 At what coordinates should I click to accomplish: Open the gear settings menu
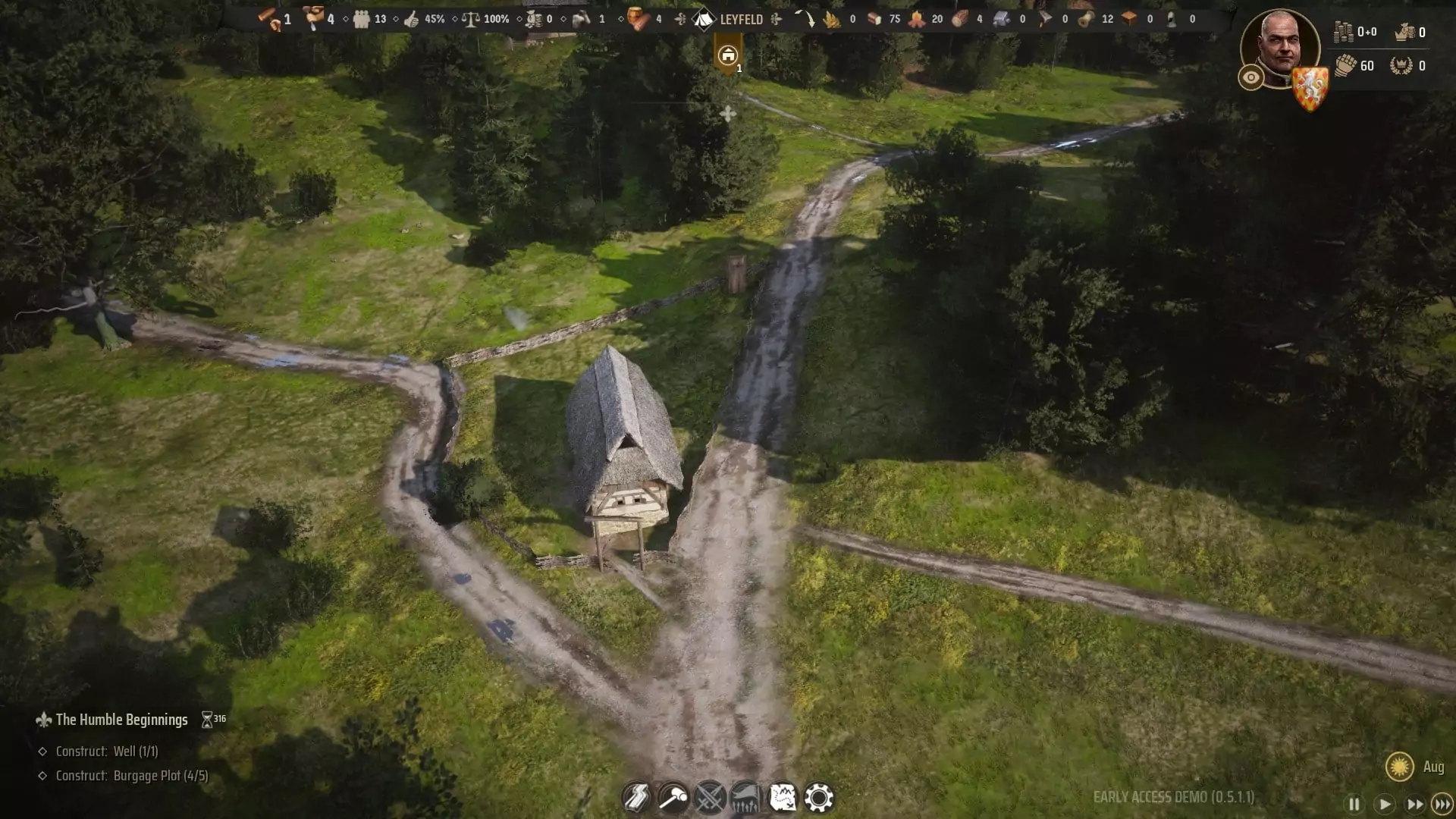coord(819,798)
